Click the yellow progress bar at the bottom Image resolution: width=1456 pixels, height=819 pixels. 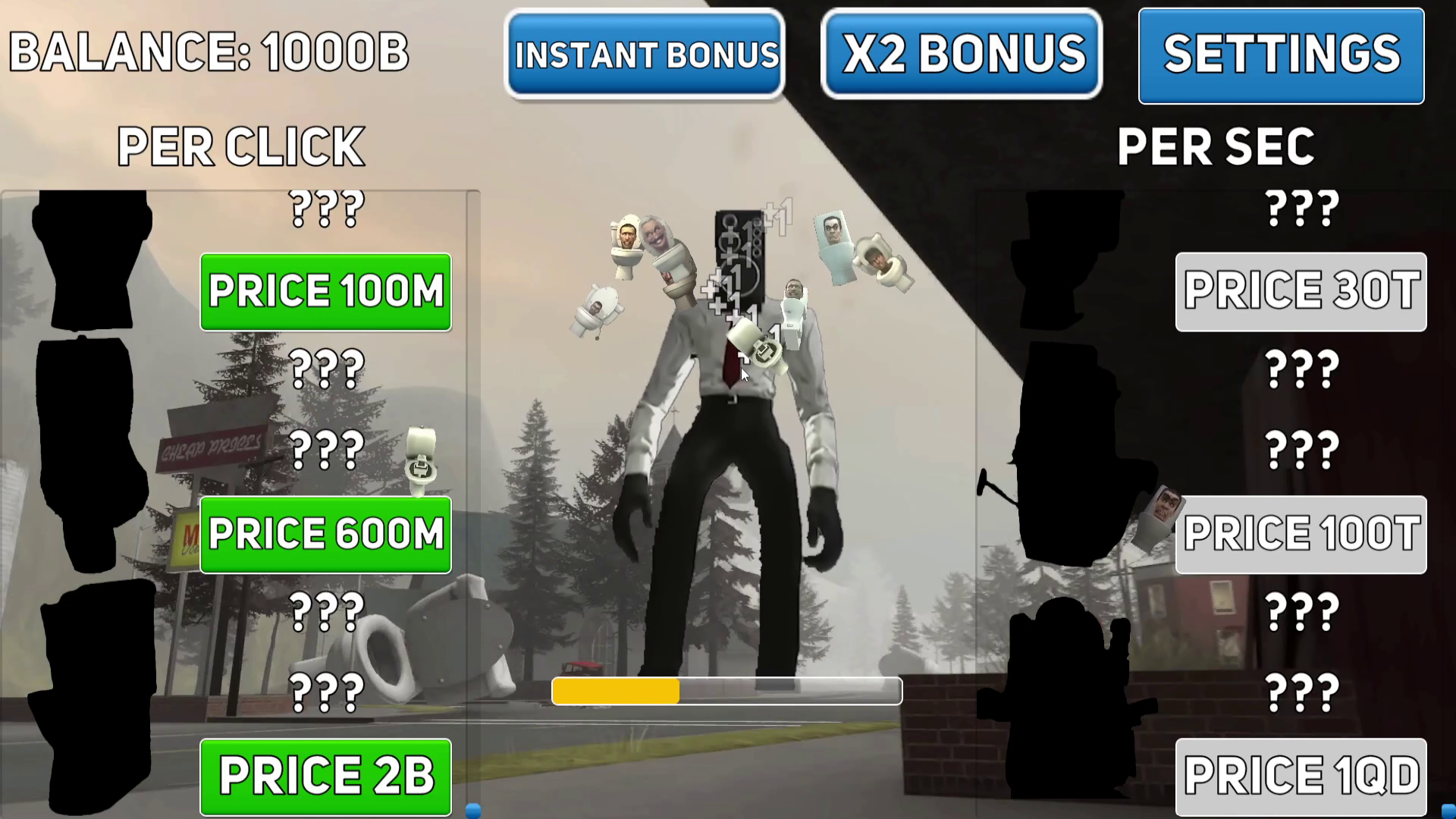[x=616, y=691]
